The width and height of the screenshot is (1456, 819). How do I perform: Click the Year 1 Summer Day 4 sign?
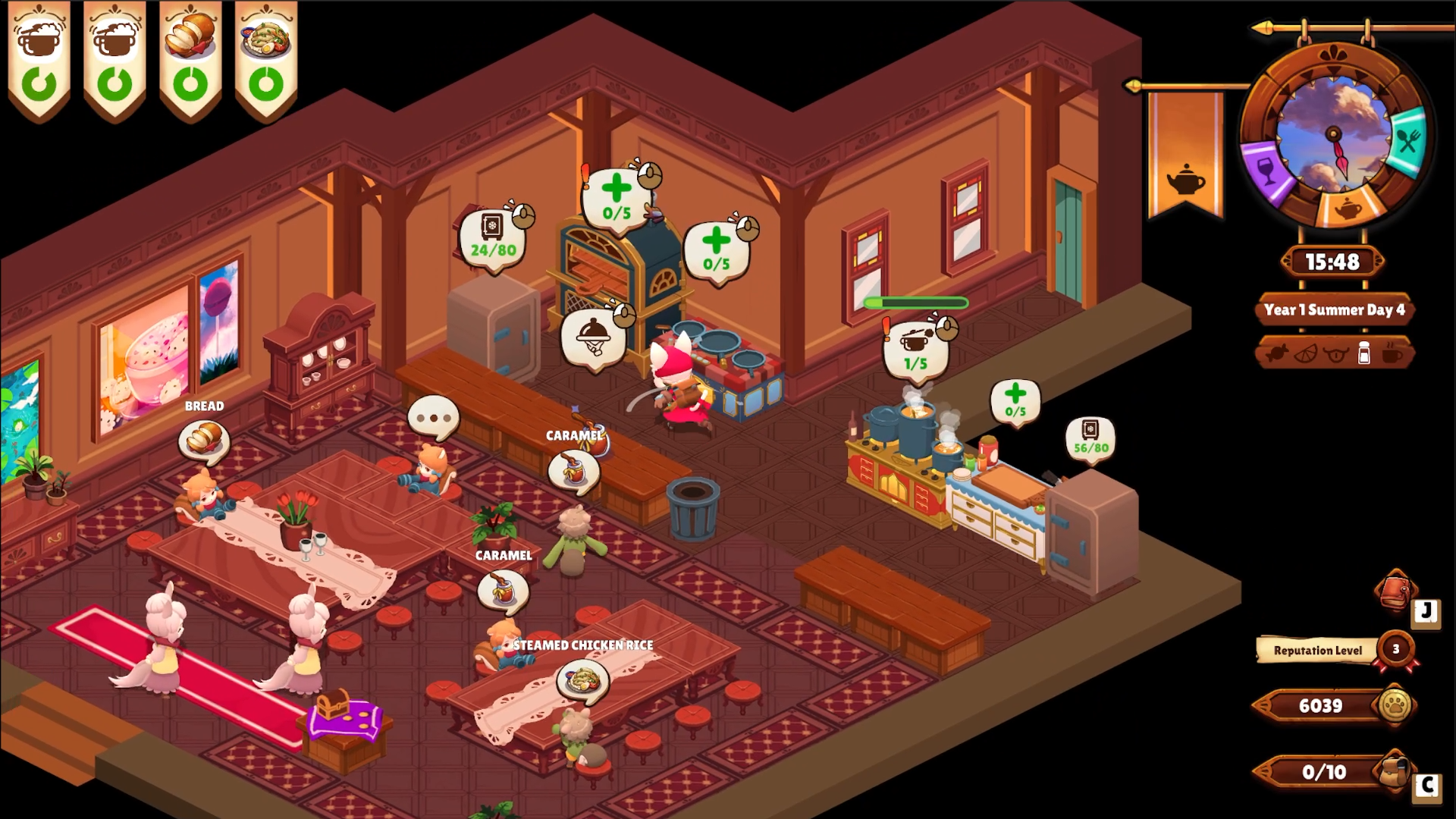coord(1335,309)
